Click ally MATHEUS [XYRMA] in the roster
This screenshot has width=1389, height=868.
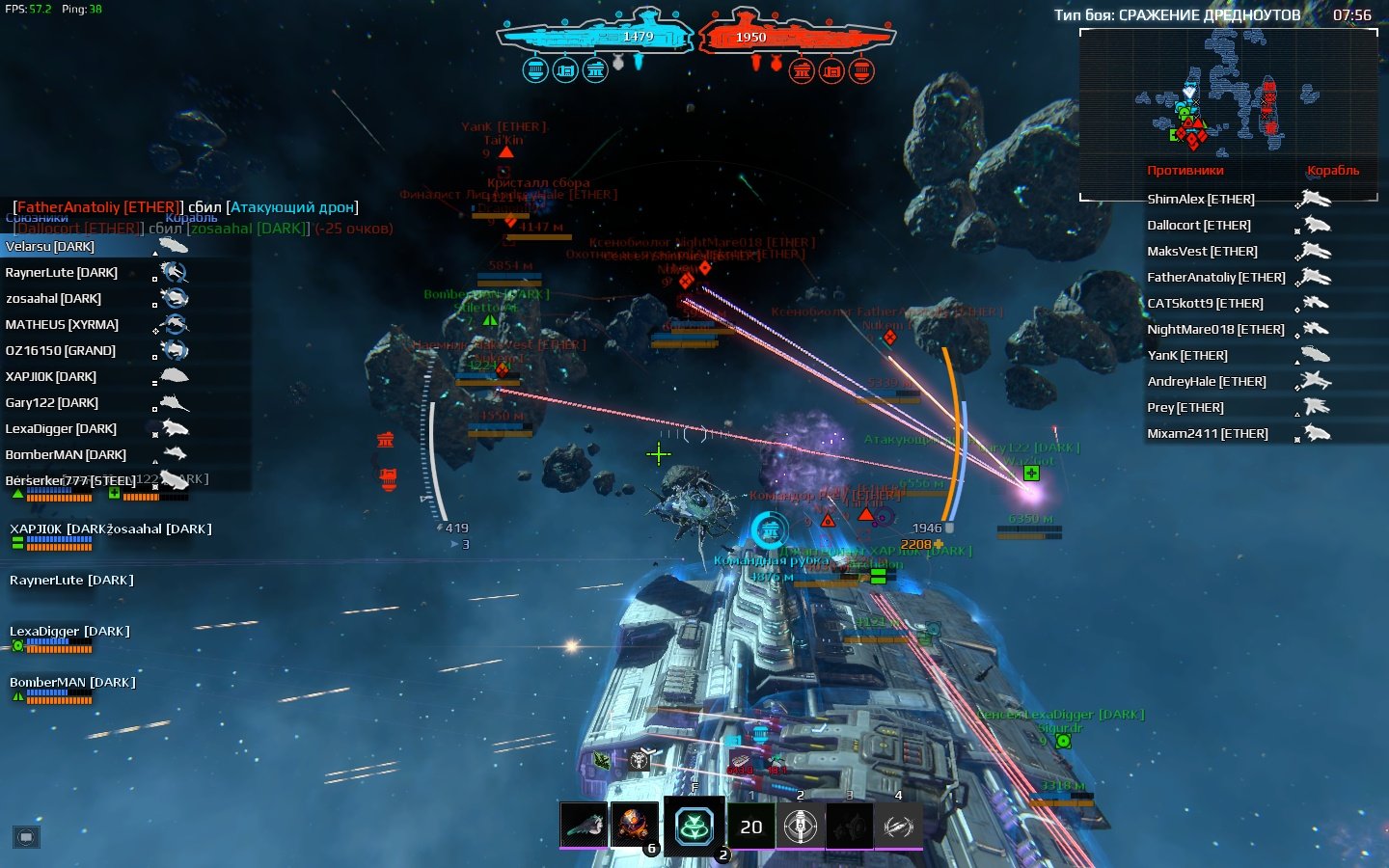pos(62,325)
